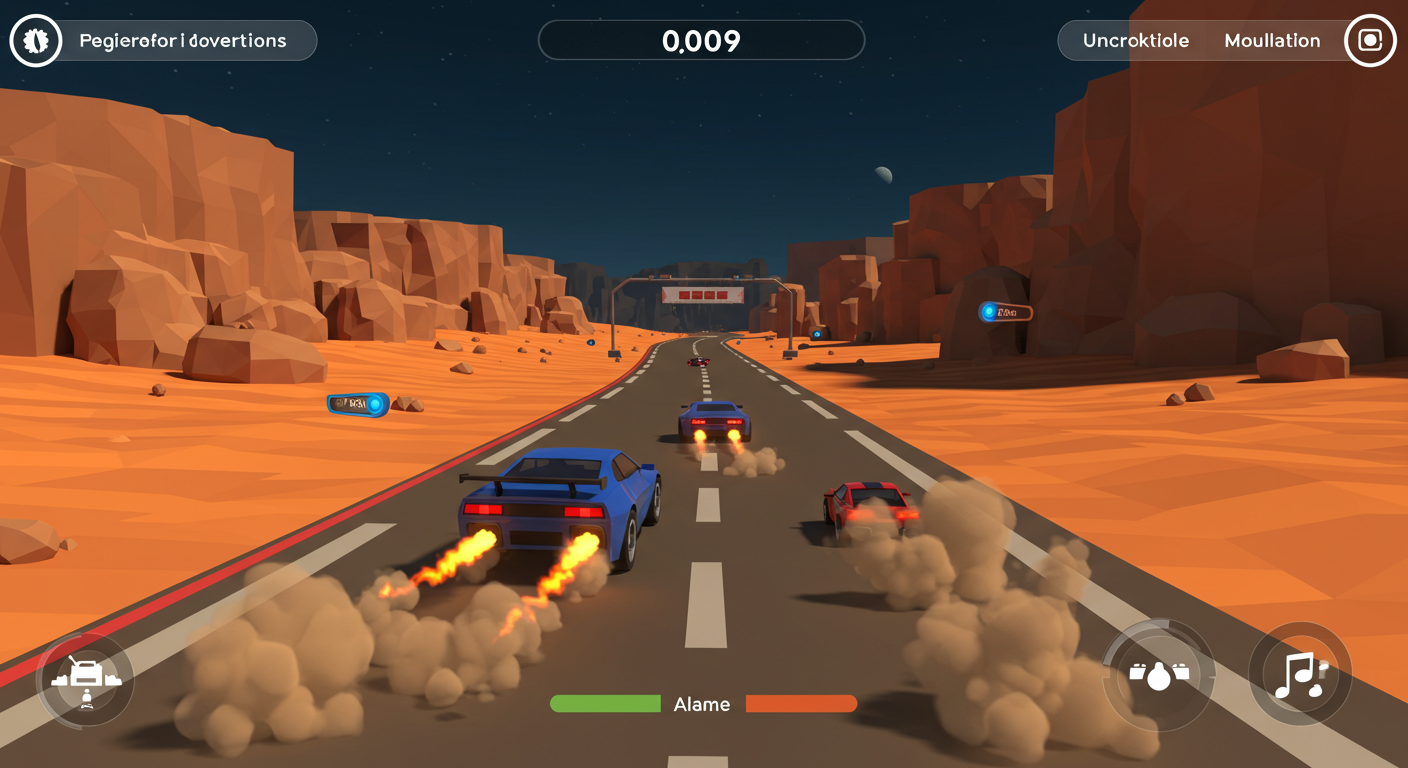Toggle the circular music button on
Viewport: 1408px width, 768px height.
coord(1299,675)
